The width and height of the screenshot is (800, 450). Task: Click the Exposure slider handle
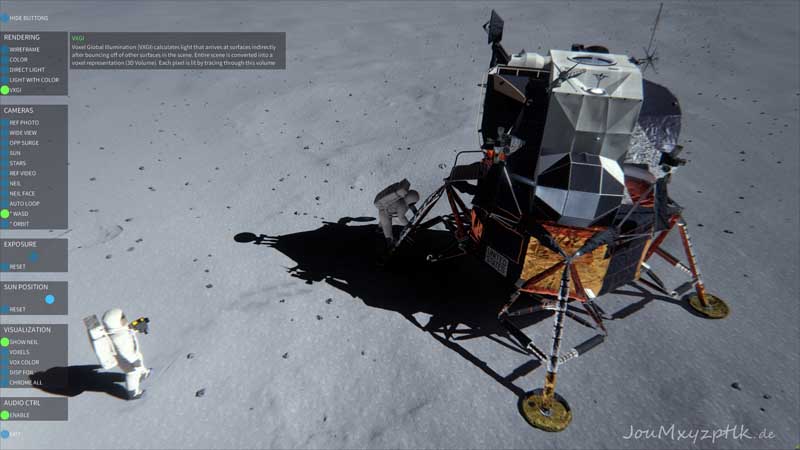coord(33,256)
